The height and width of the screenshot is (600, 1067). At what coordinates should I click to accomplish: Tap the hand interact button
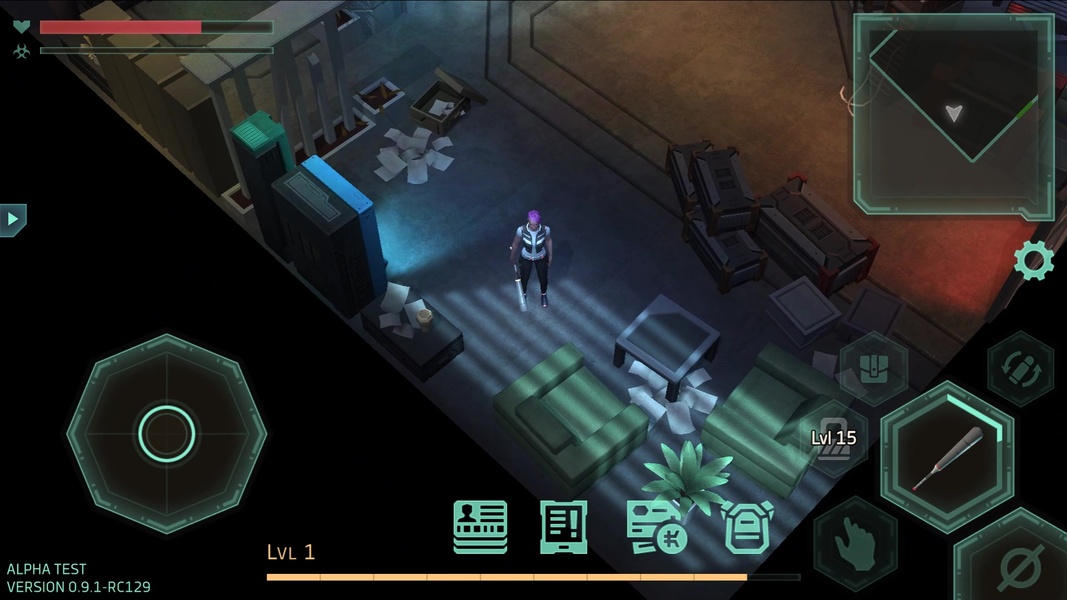855,544
